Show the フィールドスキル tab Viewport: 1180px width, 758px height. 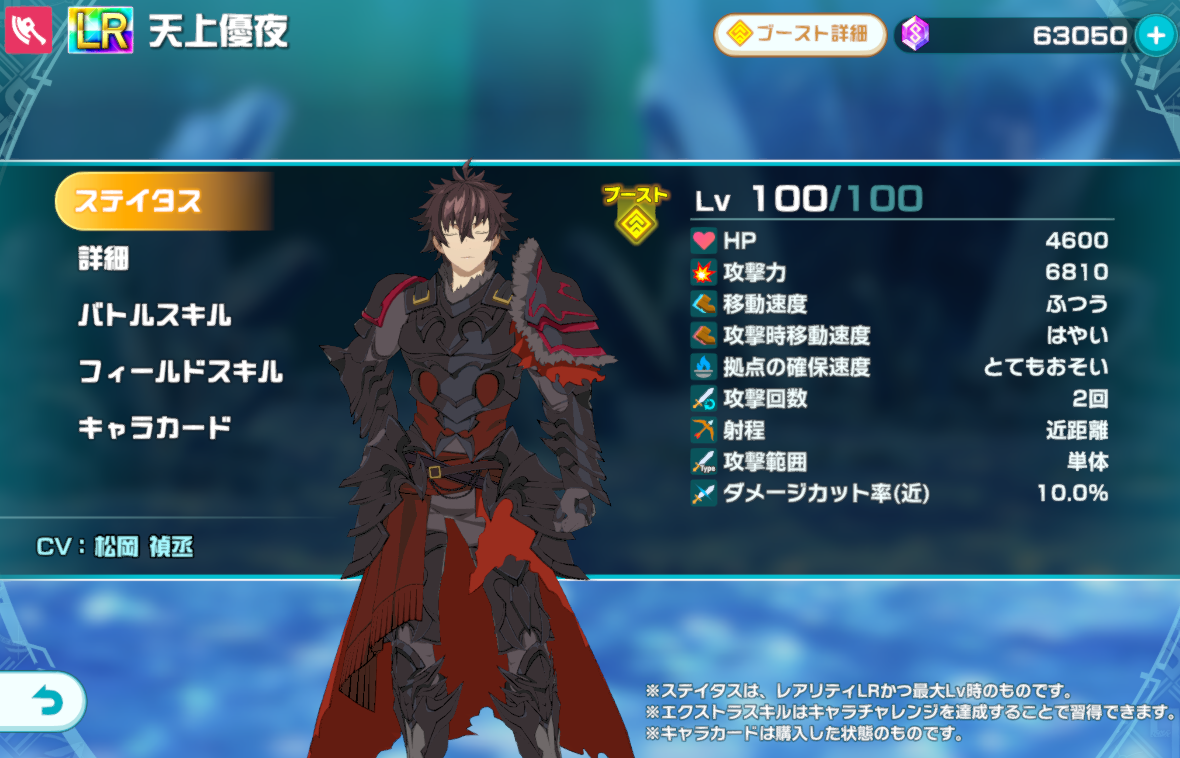[181, 373]
